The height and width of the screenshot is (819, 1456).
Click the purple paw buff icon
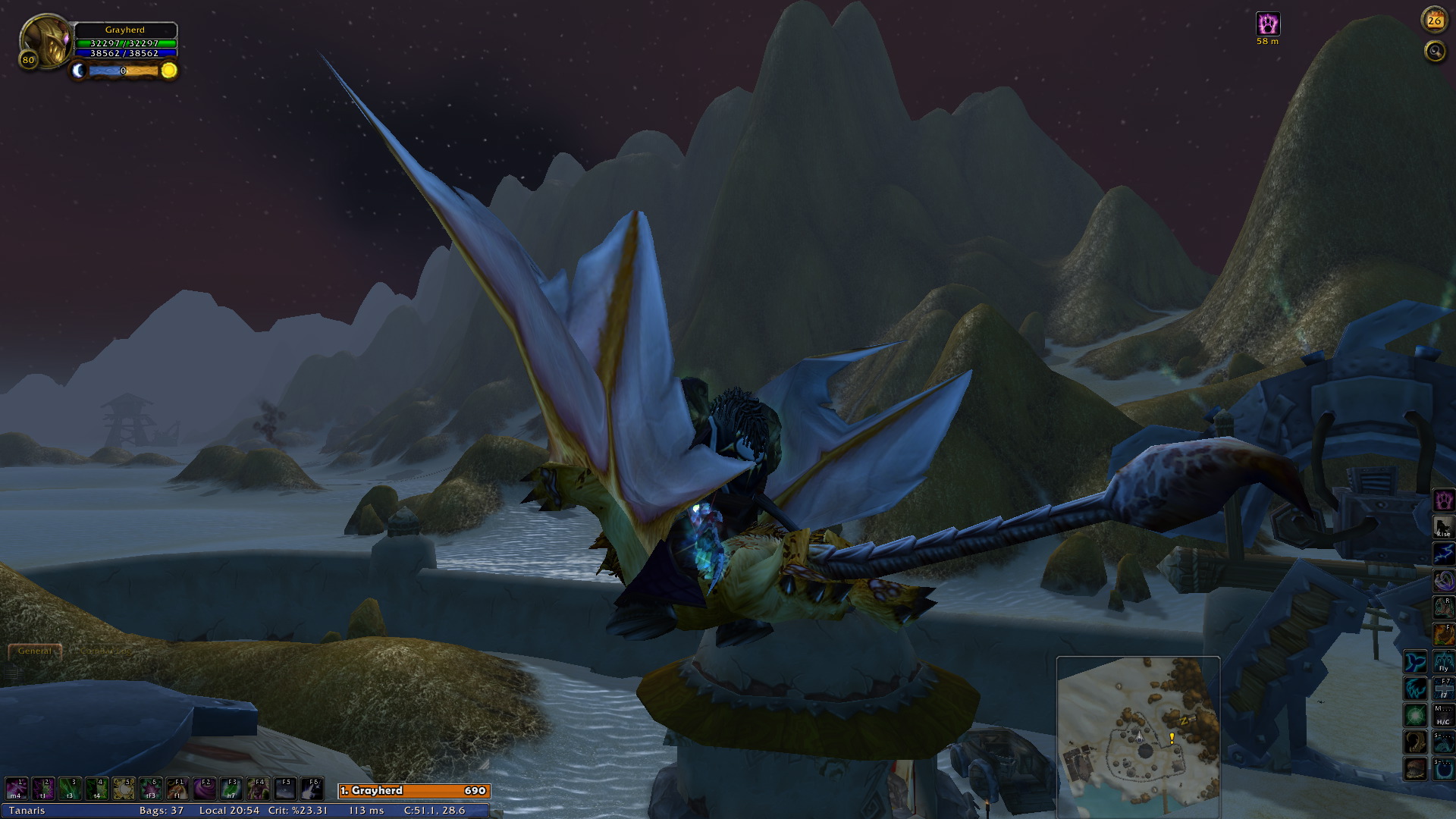point(1268,24)
